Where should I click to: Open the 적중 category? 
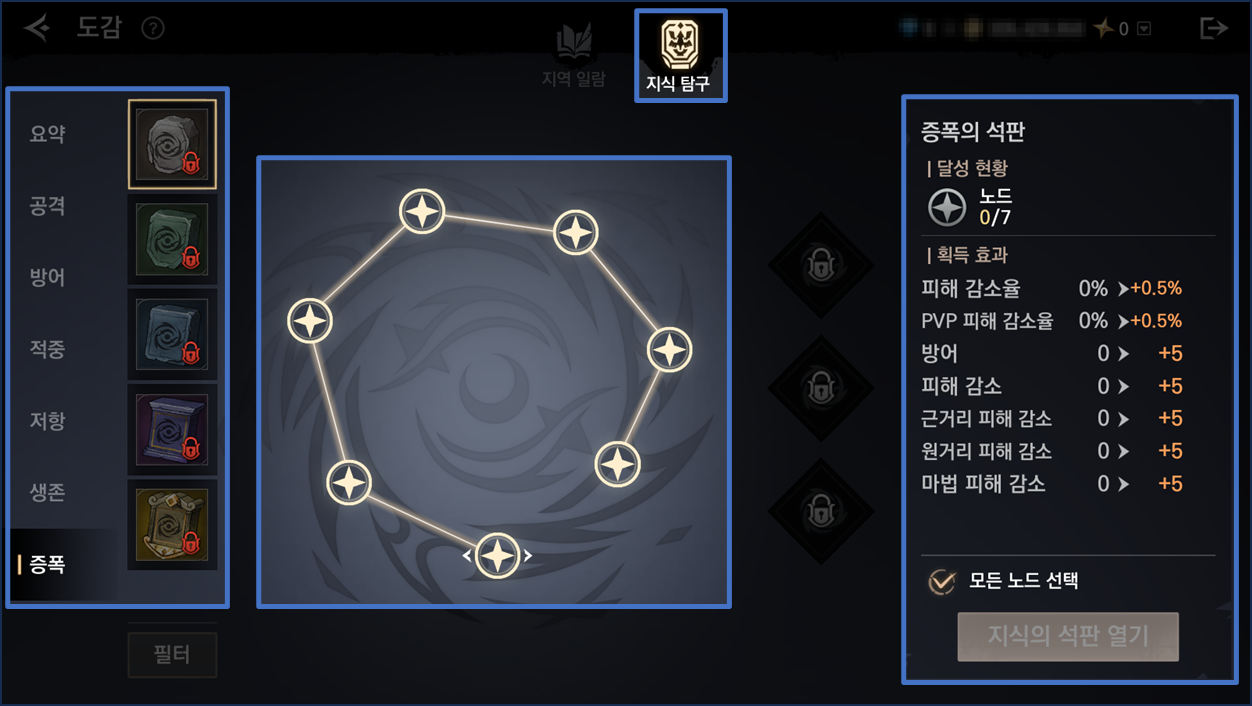coord(48,349)
